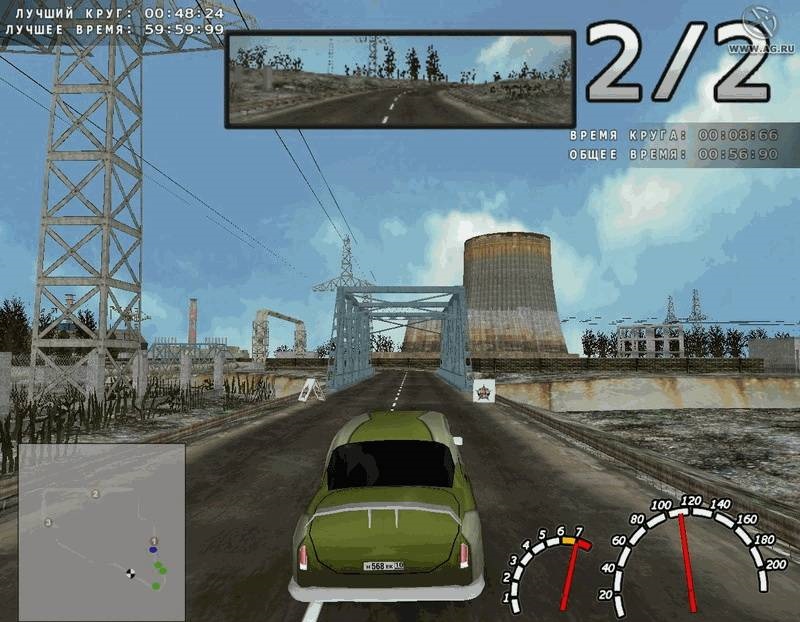Click the track minimap
This screenshot has width=800, height=622.
pyautogui.click(x=101, y=531)
